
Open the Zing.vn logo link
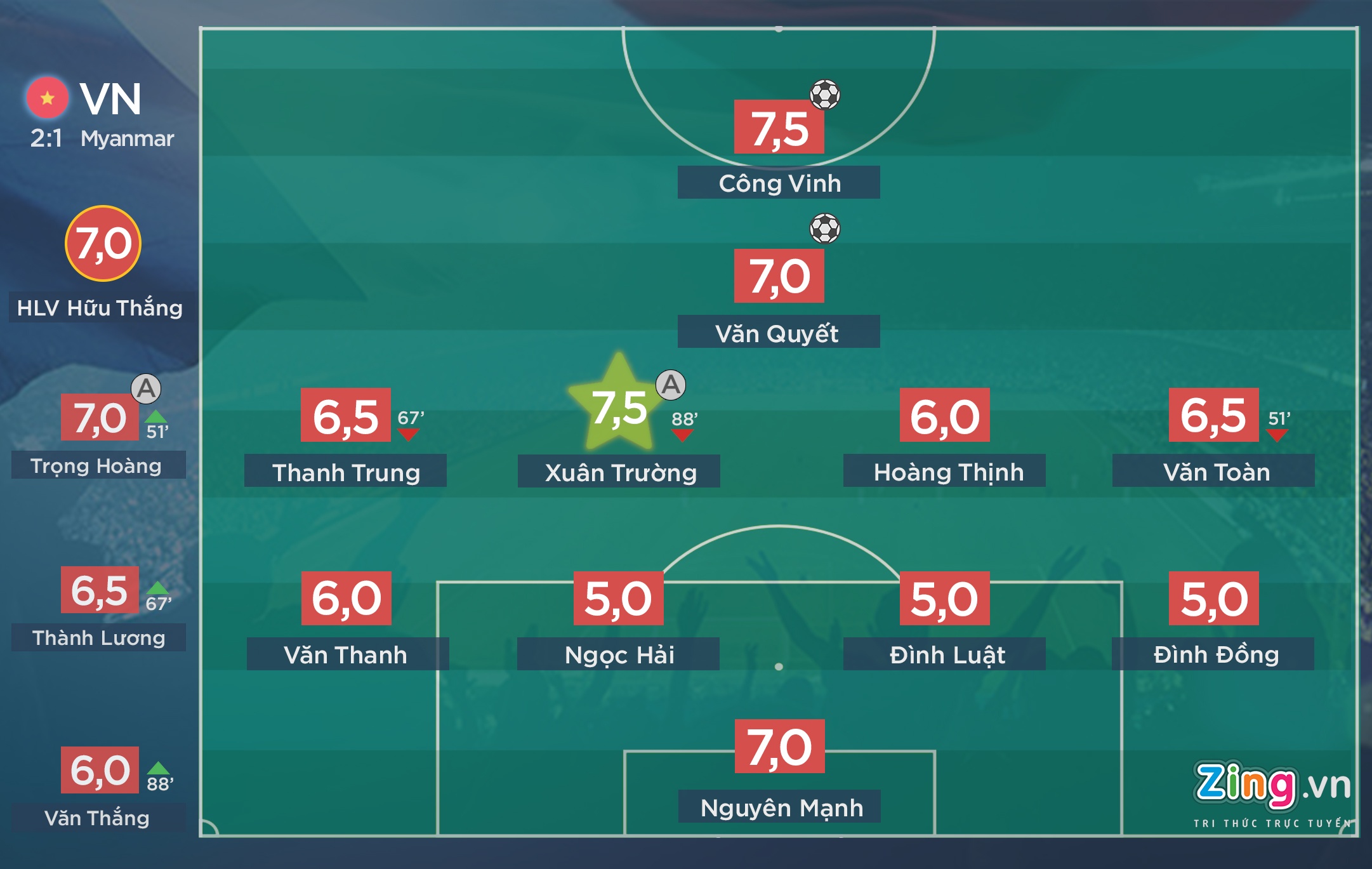1271,790
